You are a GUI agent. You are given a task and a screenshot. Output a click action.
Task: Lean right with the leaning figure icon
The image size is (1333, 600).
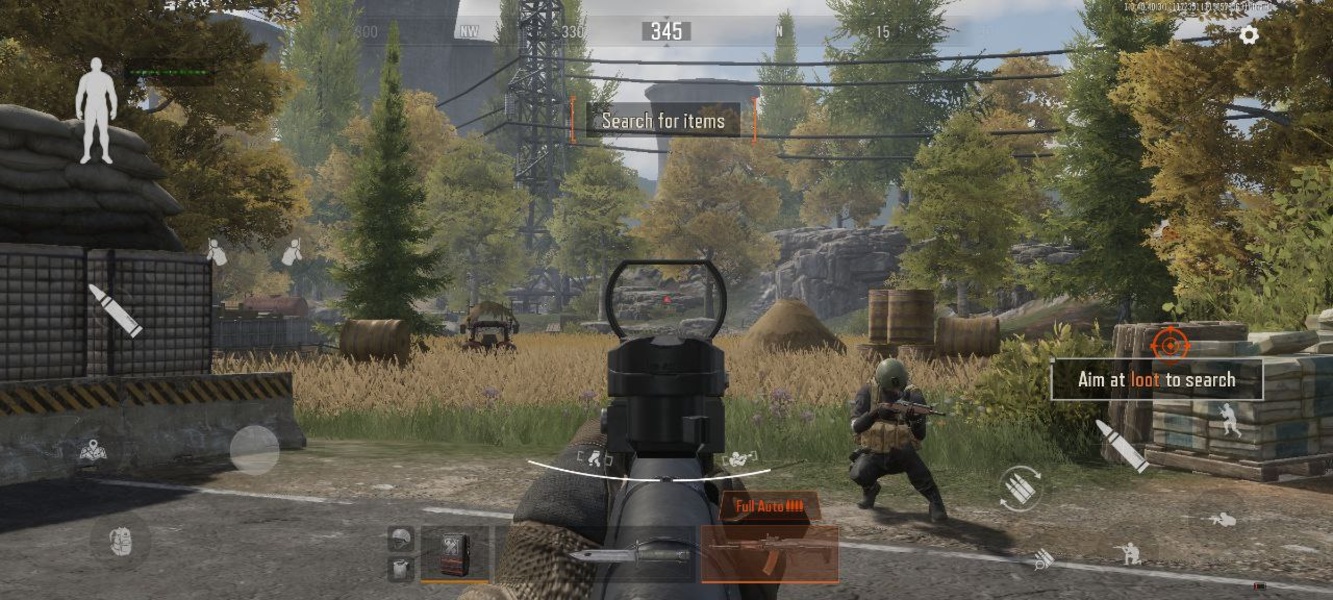pos(291,252)
